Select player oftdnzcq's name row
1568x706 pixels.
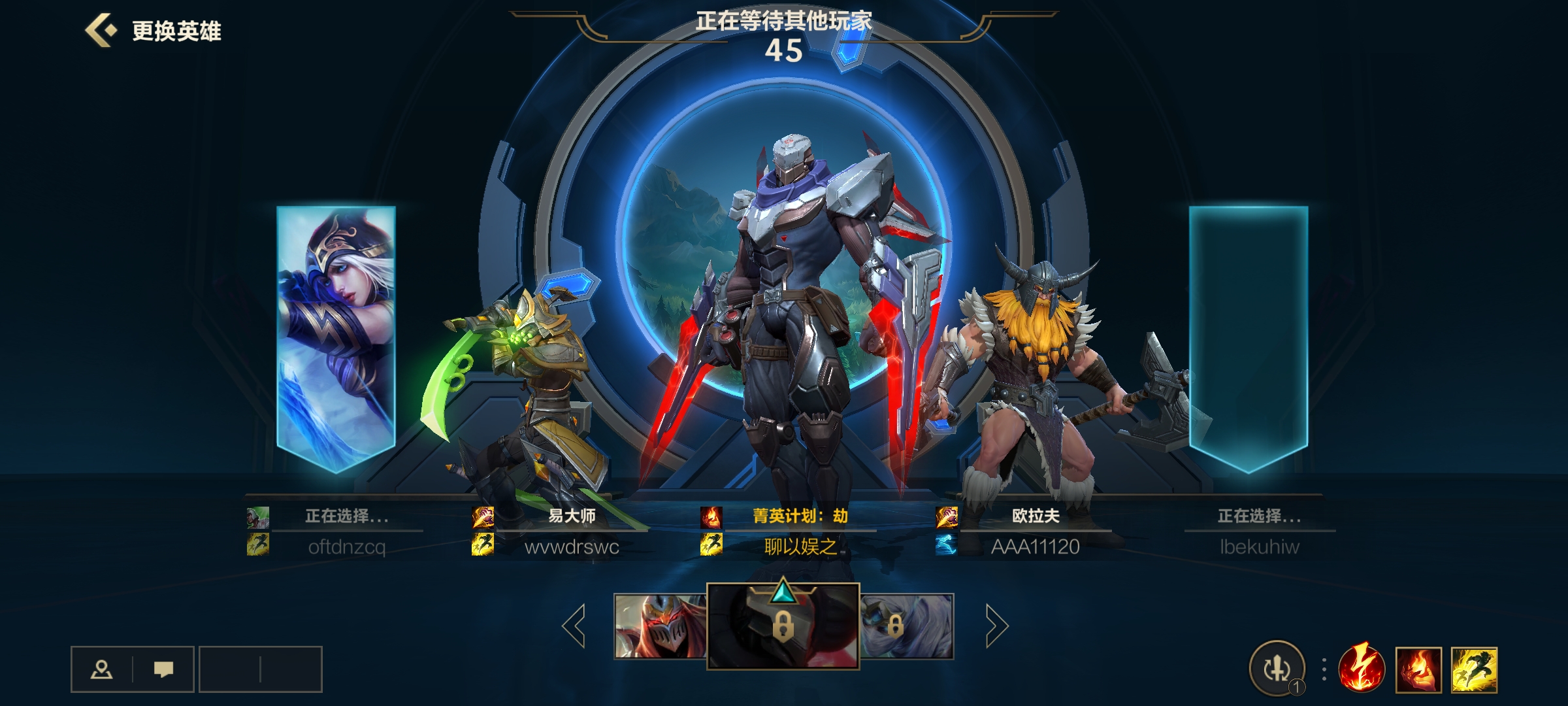click(346, 546)
